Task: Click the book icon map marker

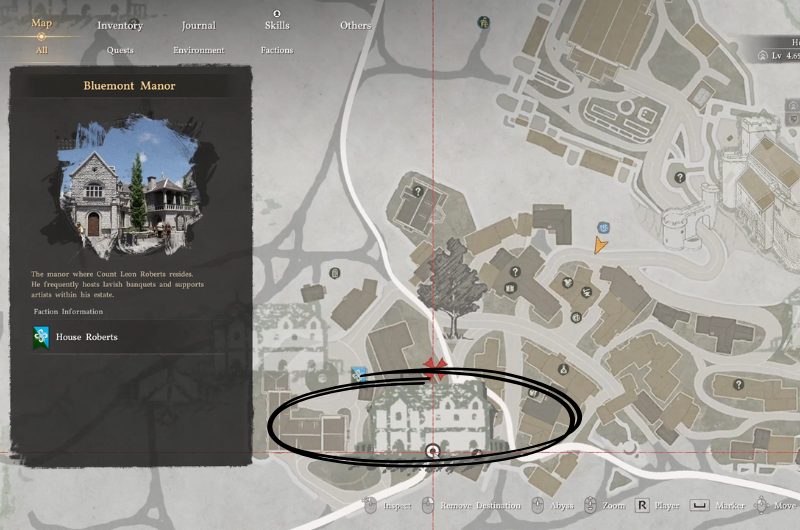Action: click(509, 290)
